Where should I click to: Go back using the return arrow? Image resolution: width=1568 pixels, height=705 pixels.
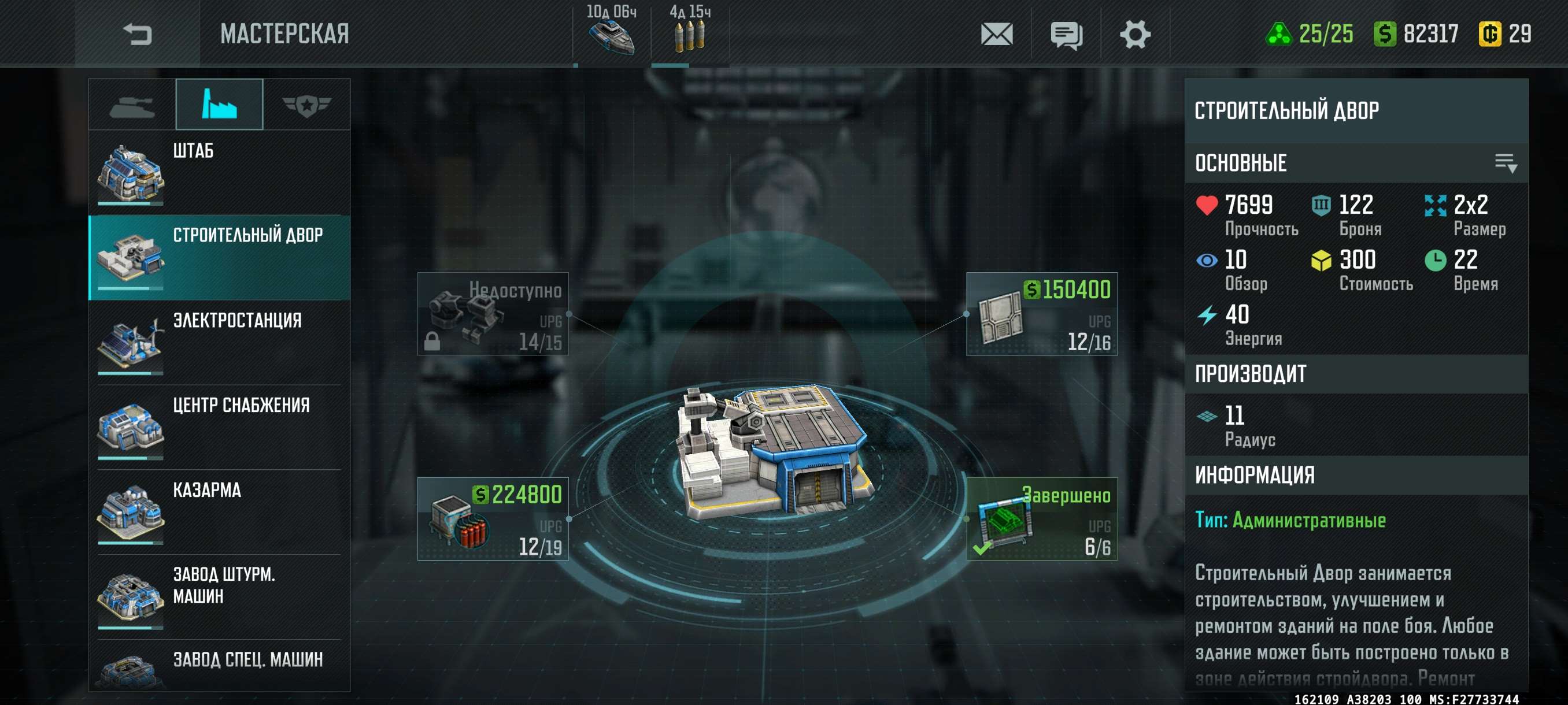pos(137,34)
